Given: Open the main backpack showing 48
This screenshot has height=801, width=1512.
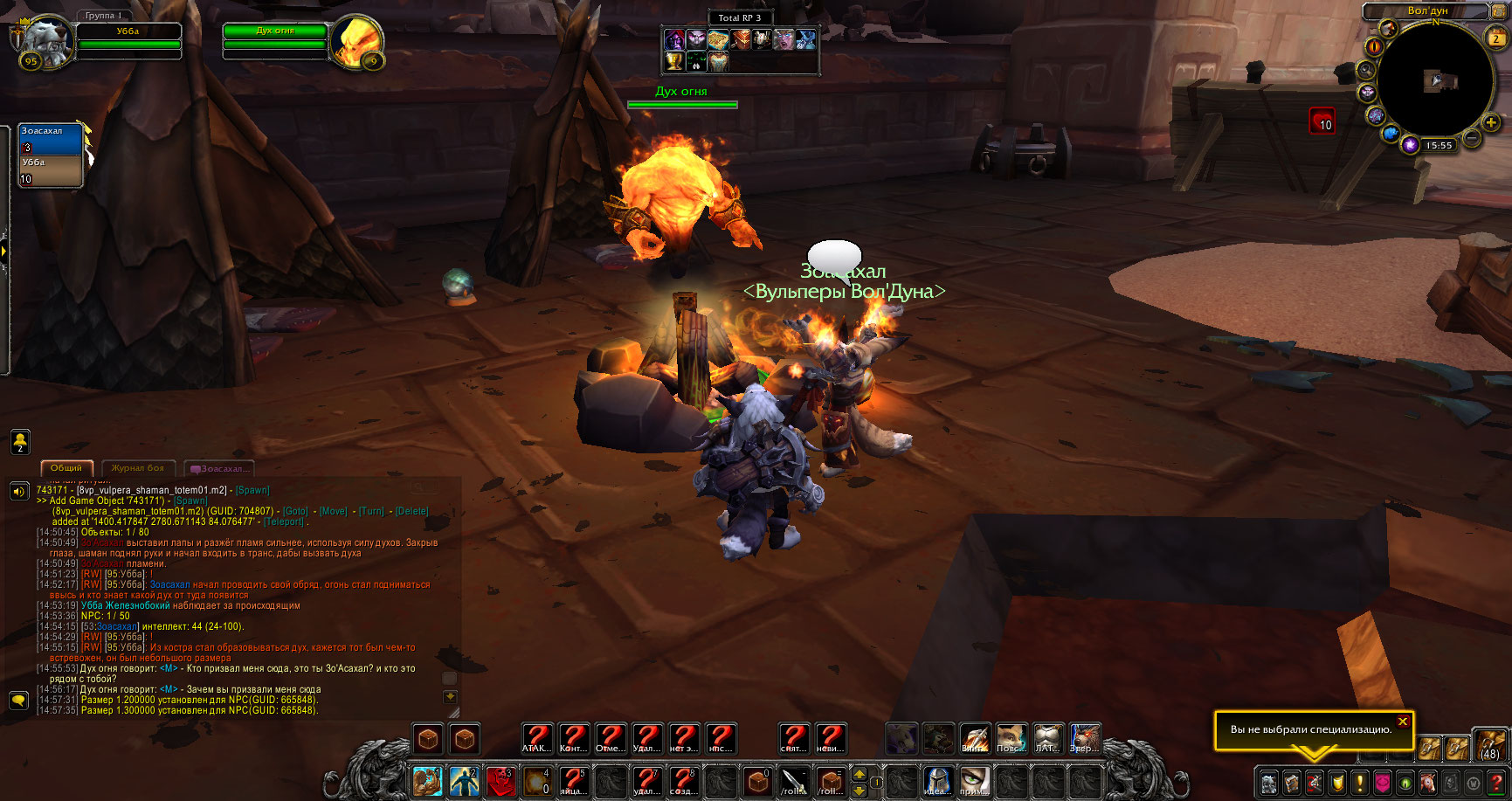Looking at the screenshot, I should point(1489,745).
